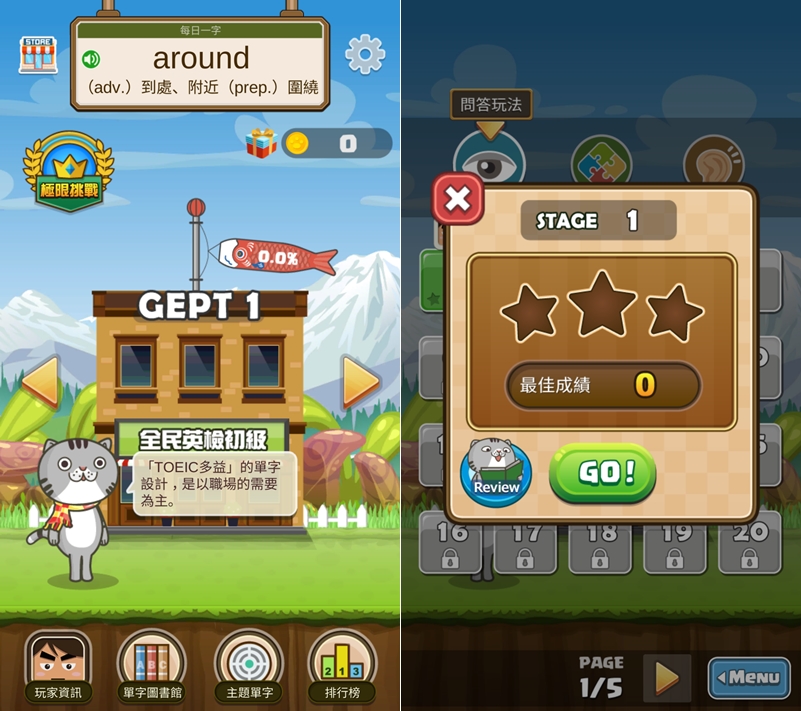Switch to the ear listening mode
Viewport: 801px width, 711px height.
(x=713, y=160)
